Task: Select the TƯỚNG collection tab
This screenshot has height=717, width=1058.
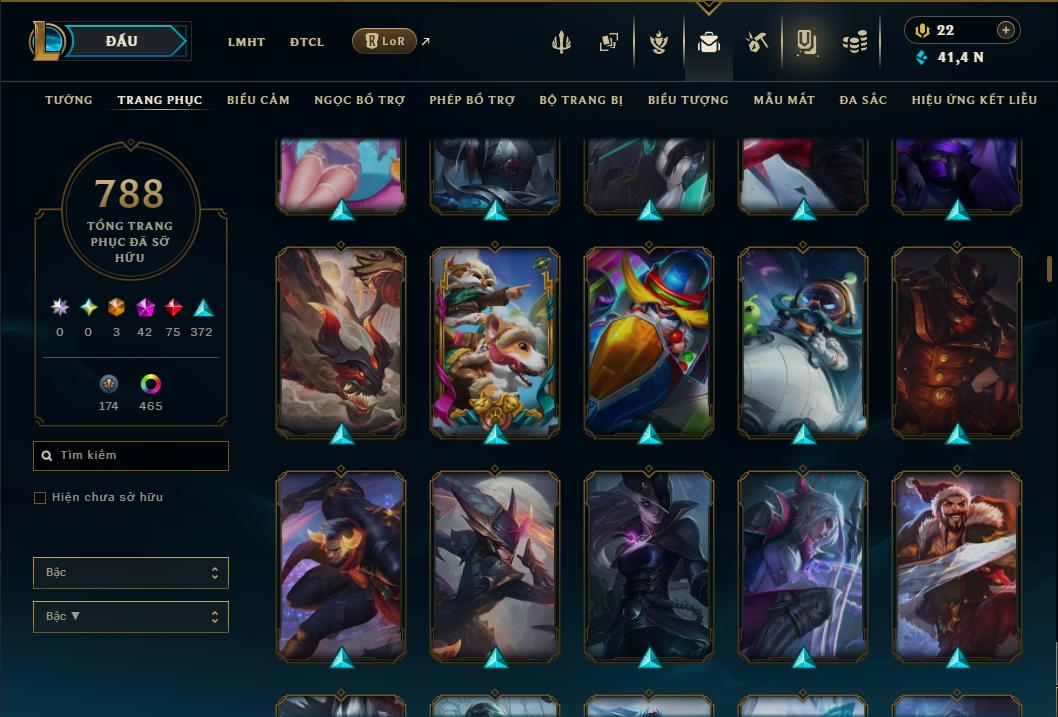Action: [69, 100]
